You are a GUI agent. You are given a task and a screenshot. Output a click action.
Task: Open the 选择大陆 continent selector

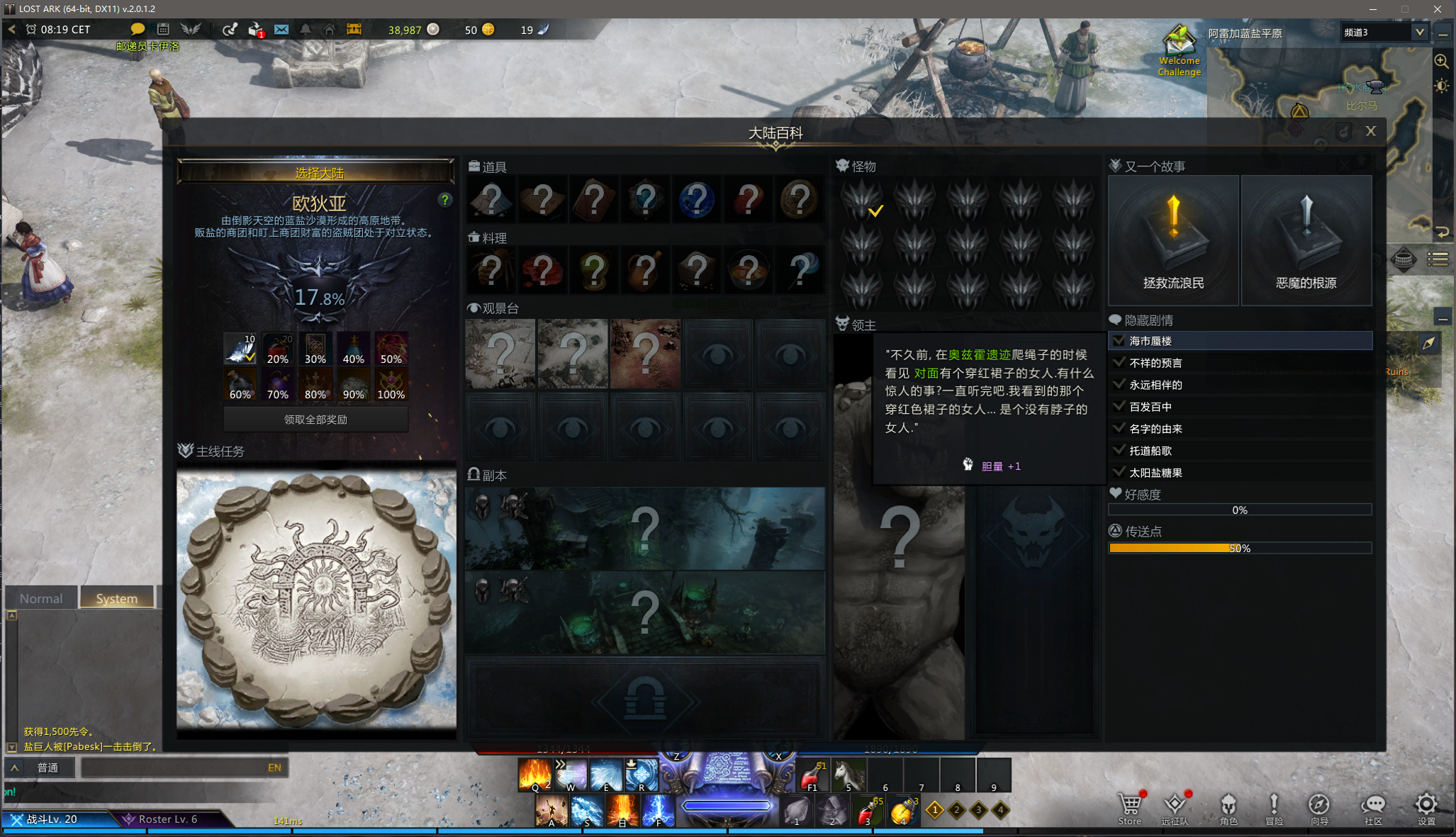pos(316,173)
